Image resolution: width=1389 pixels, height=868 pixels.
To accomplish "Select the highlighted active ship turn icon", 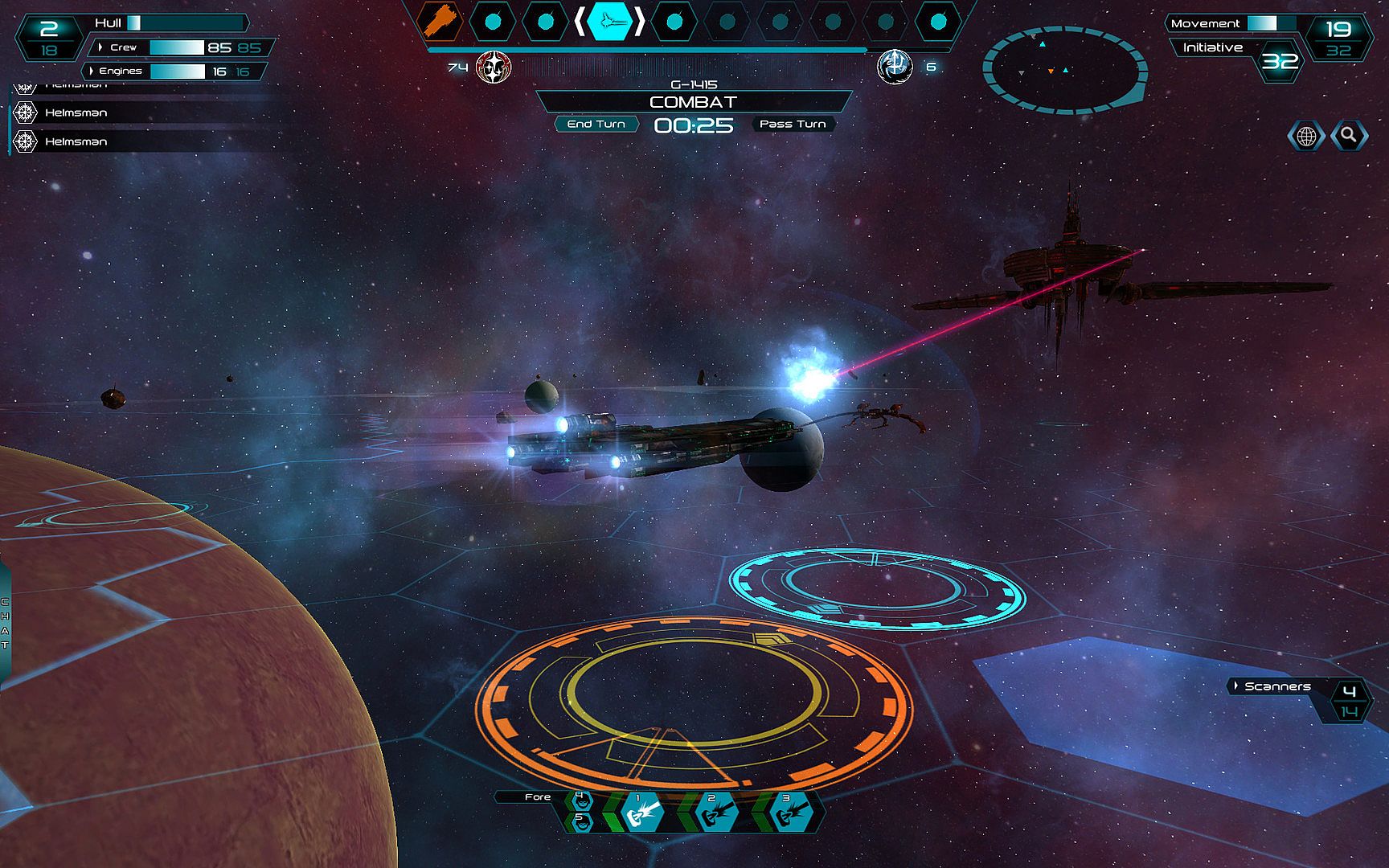I will click(x=609, y=22).
